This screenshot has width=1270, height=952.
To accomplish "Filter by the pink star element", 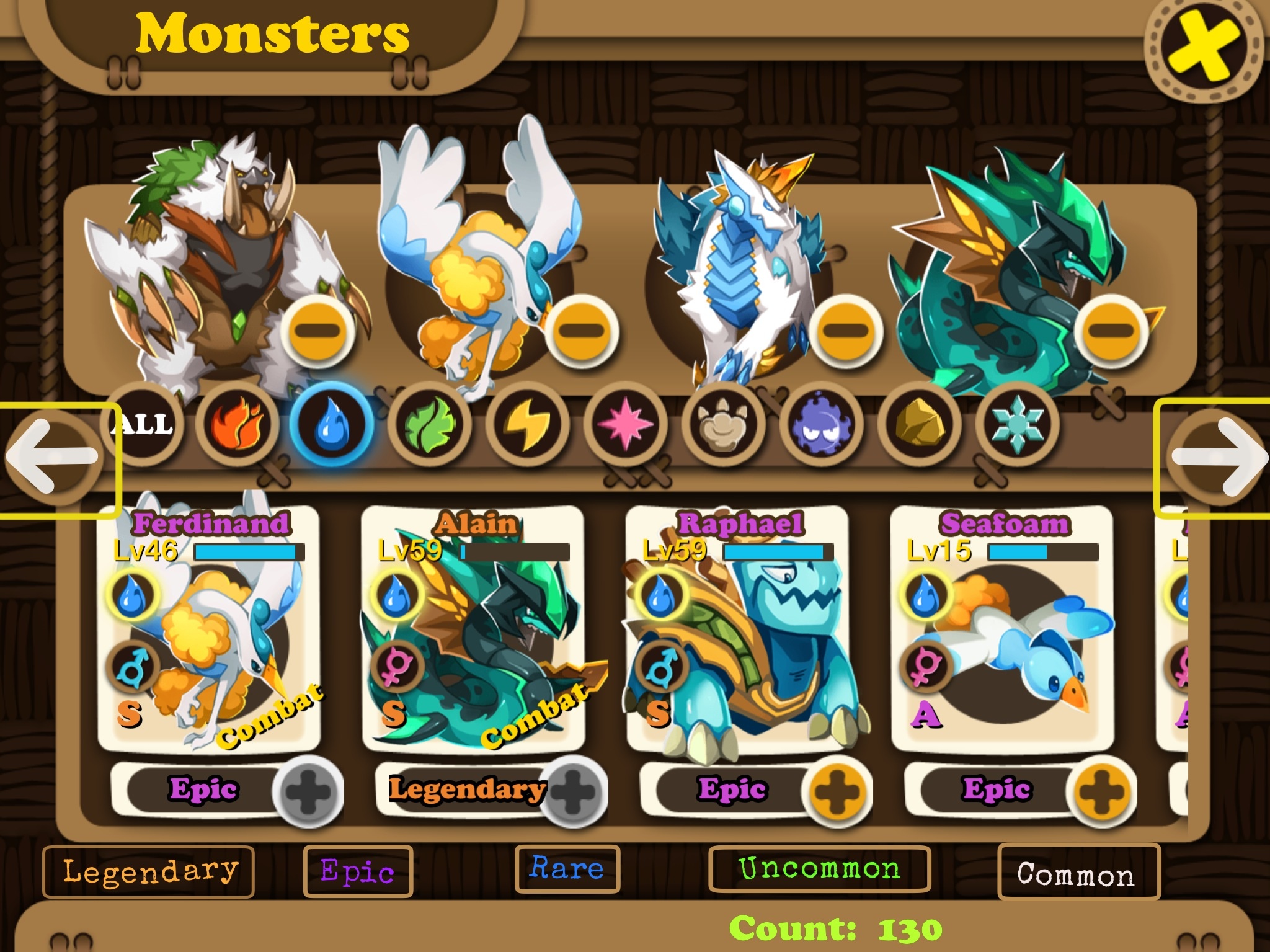I will pyautogui.click(x=625, y=425).
